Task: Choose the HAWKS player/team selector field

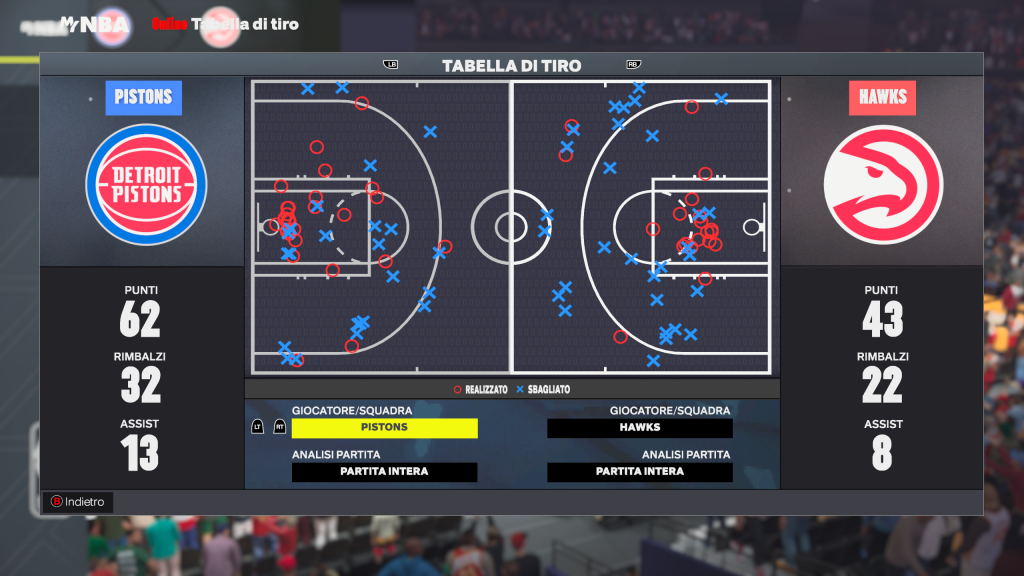Action: click(640, 428)
